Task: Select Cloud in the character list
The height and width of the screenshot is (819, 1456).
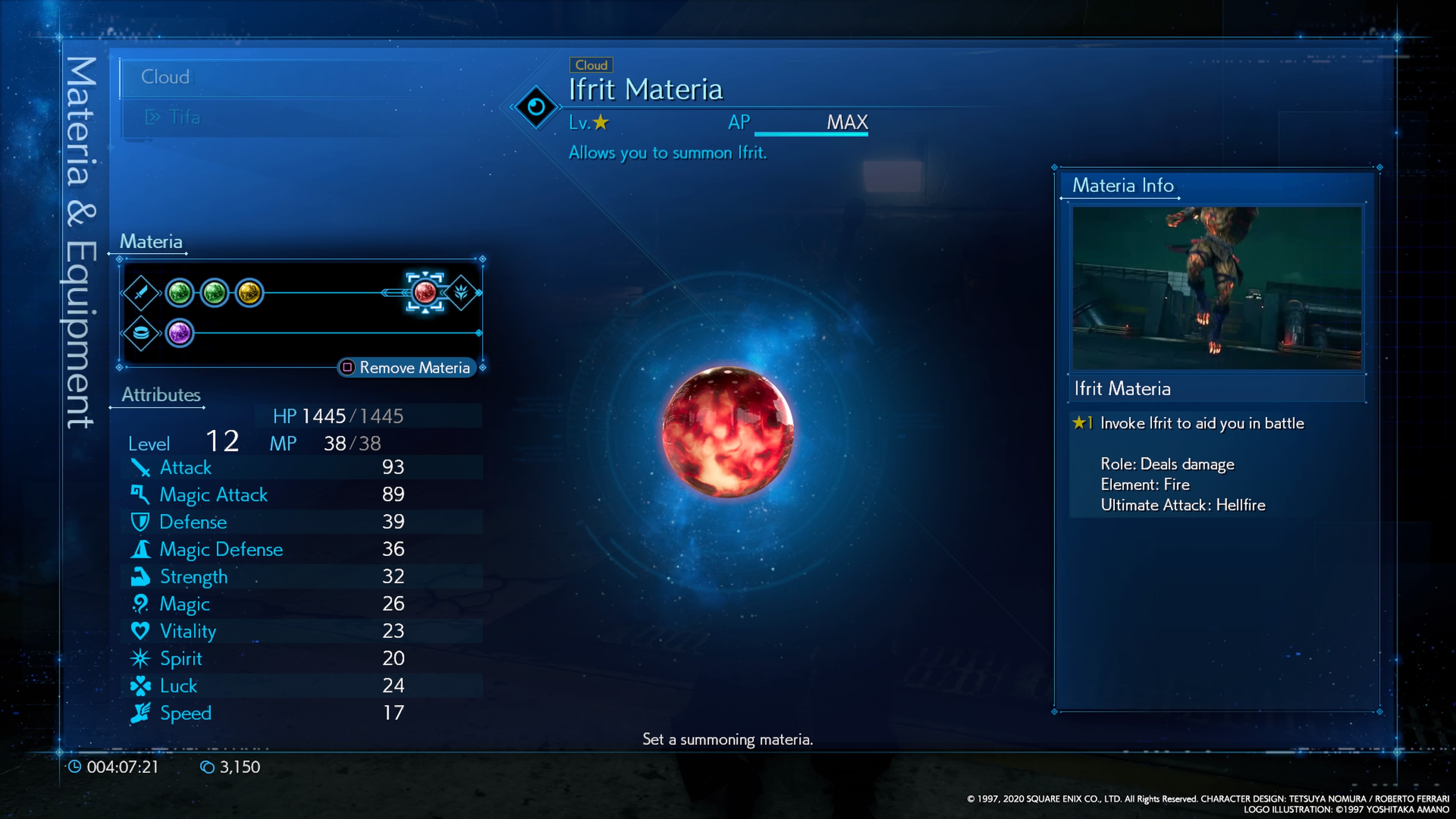Action: click(x=165, y=77)
